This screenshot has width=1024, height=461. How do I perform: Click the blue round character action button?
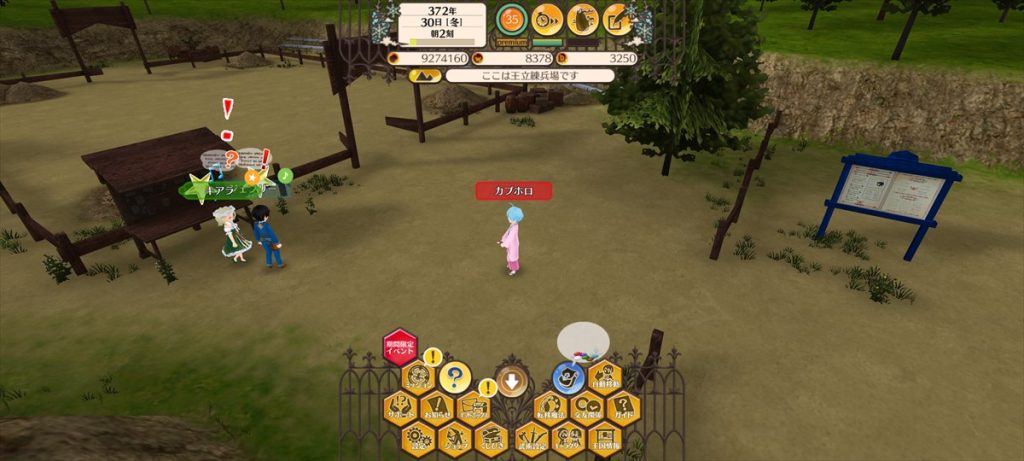[568, 378]
